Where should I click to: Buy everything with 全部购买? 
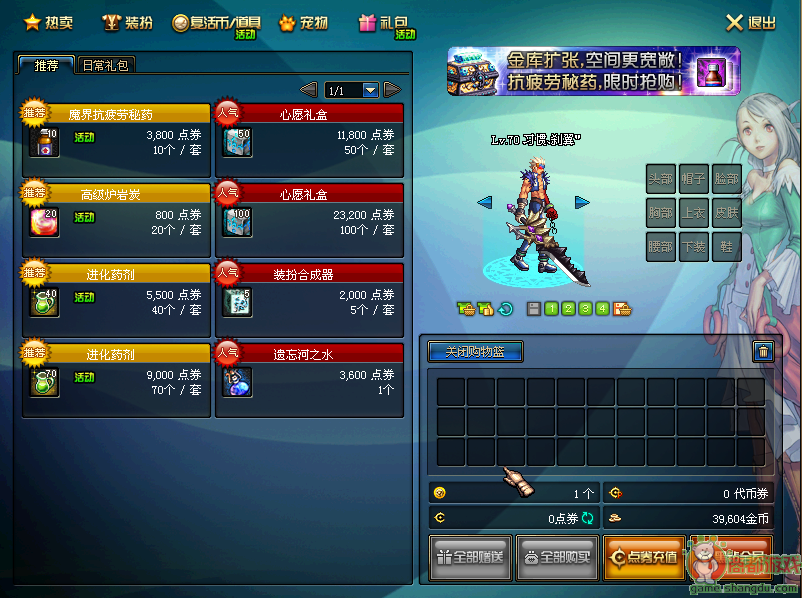557,558
